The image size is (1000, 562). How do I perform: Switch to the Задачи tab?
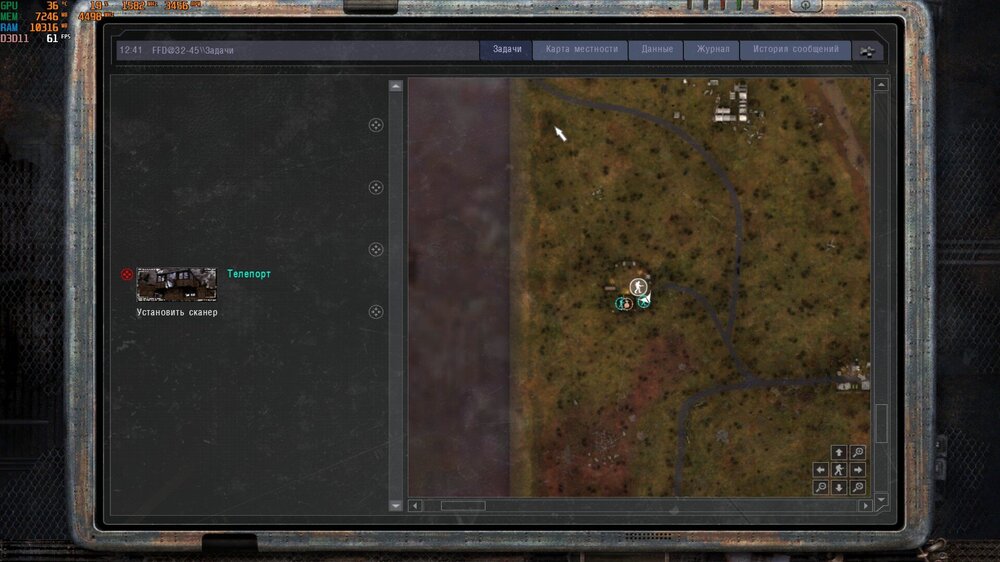(506, 50)
